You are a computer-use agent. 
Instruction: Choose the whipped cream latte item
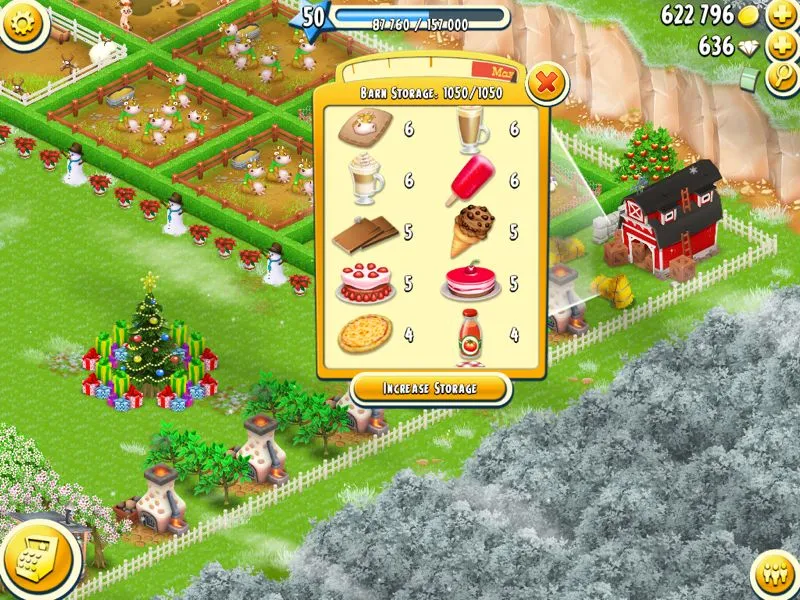pyautogui.click(x=365, y=181)
